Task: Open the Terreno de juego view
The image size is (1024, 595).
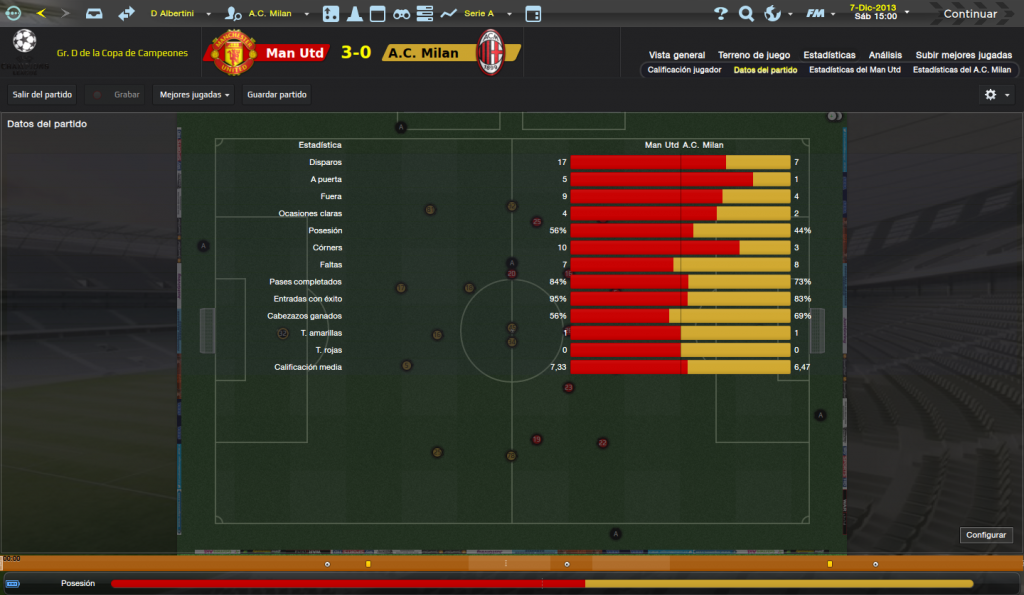Action: 754,55
